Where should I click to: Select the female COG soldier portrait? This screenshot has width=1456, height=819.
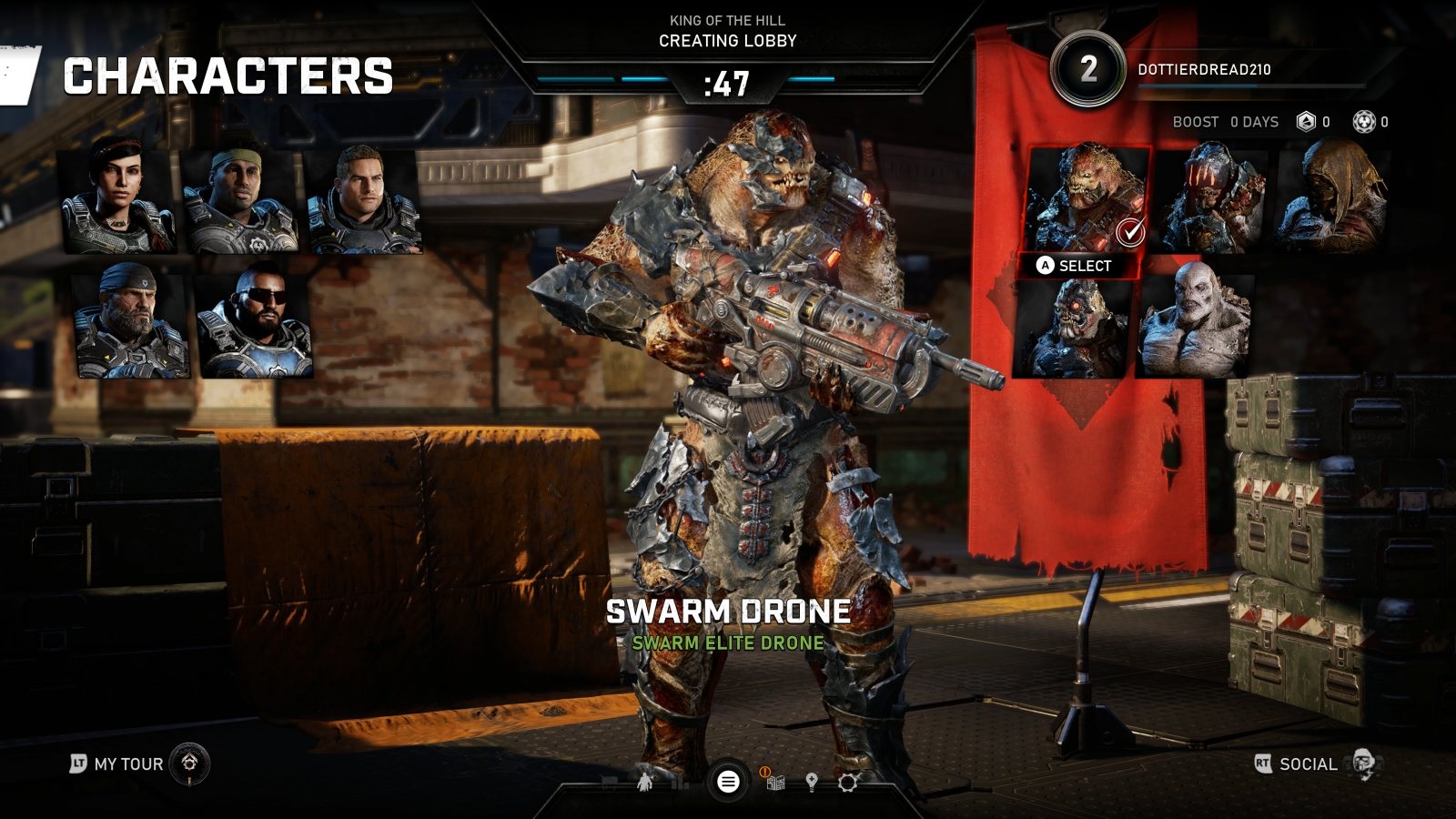coord(116,200)
